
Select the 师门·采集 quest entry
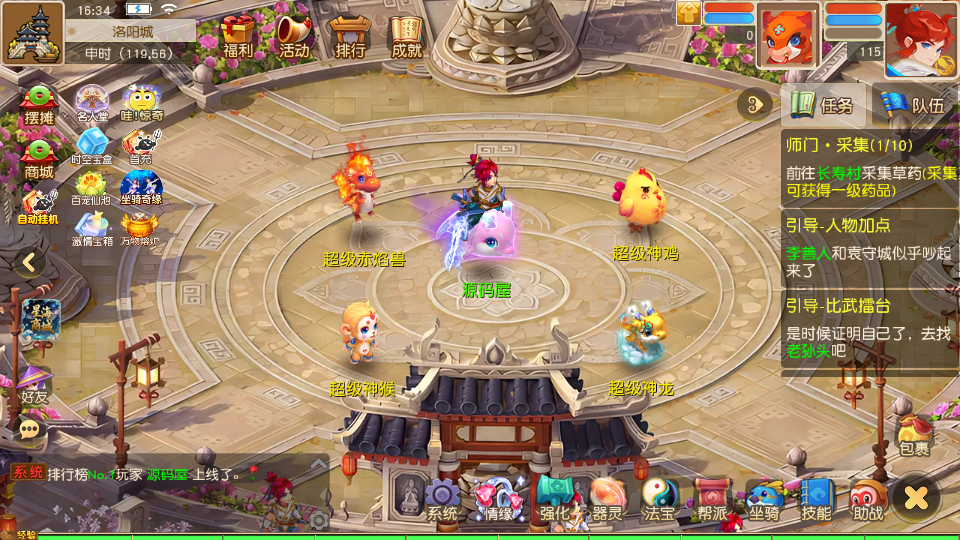[868, 163]
